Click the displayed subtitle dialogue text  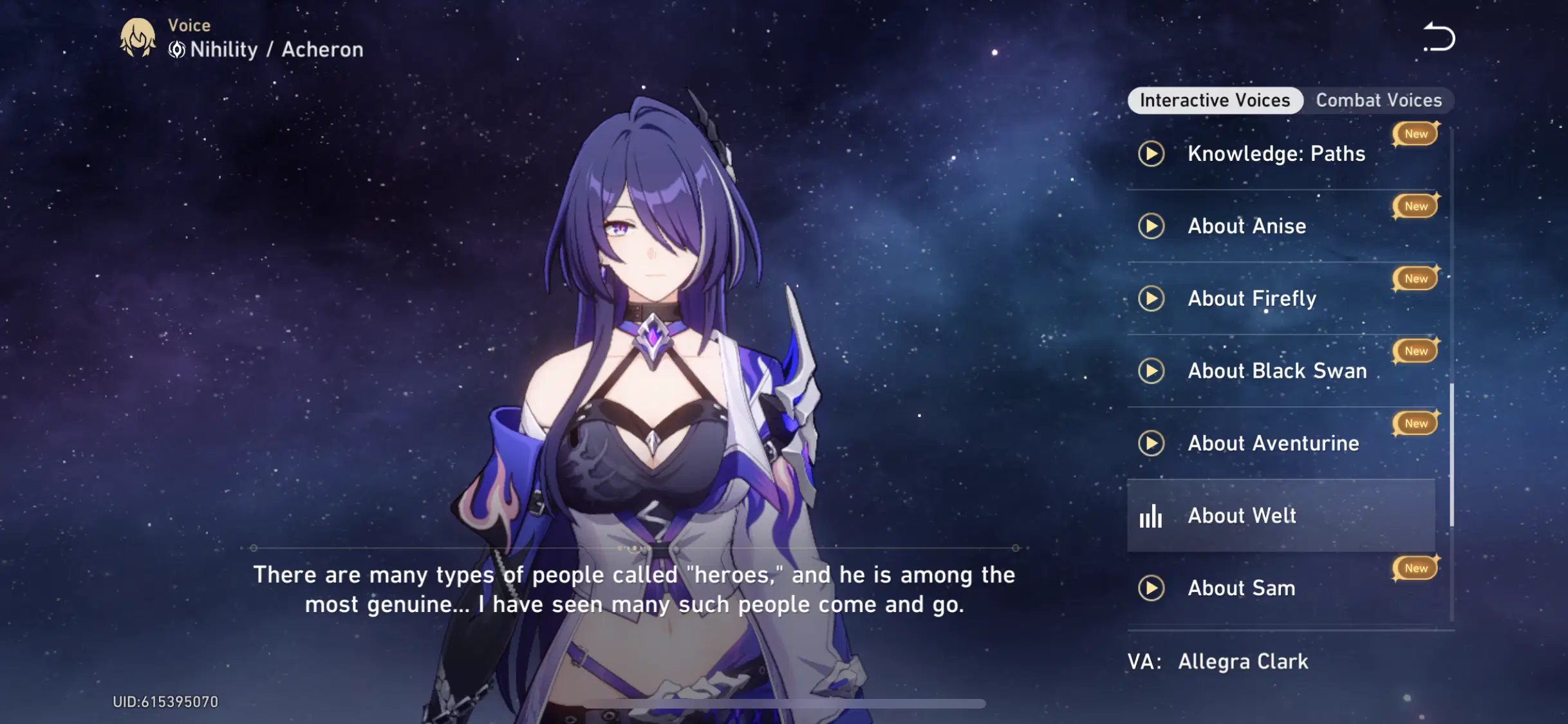[x=634, y=589]
